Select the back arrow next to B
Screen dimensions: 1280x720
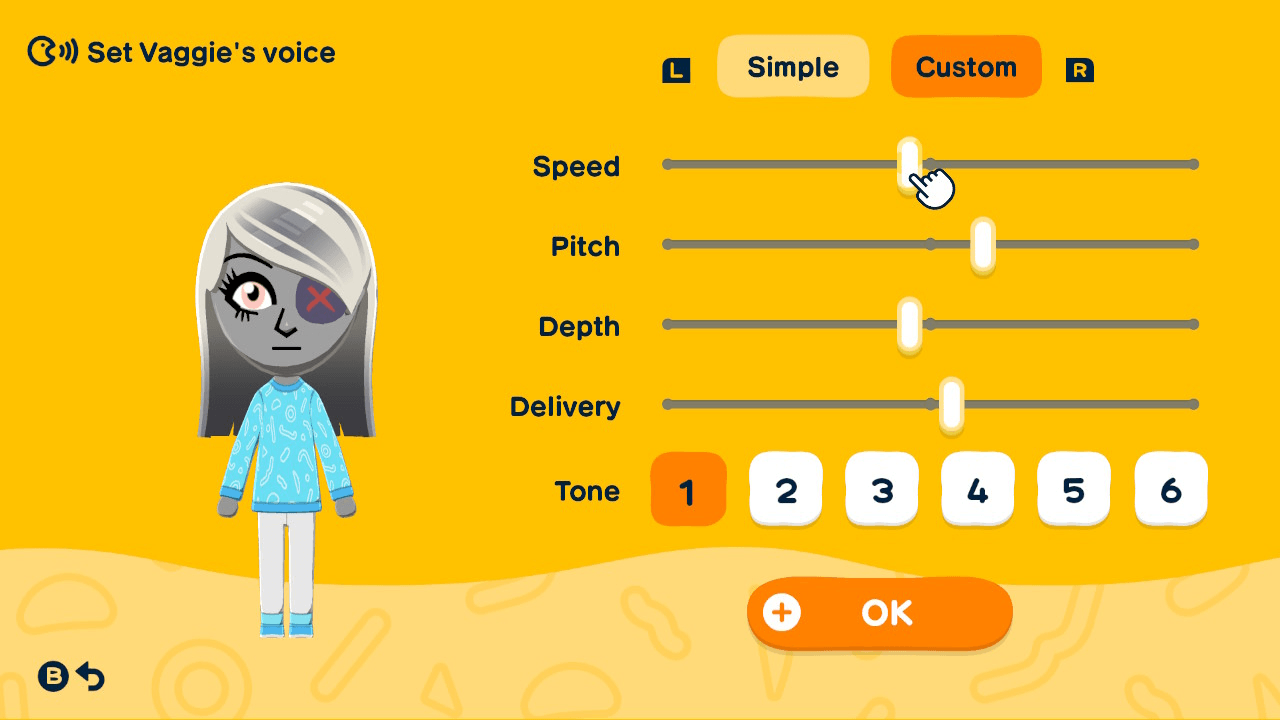[x=90, y=676]
